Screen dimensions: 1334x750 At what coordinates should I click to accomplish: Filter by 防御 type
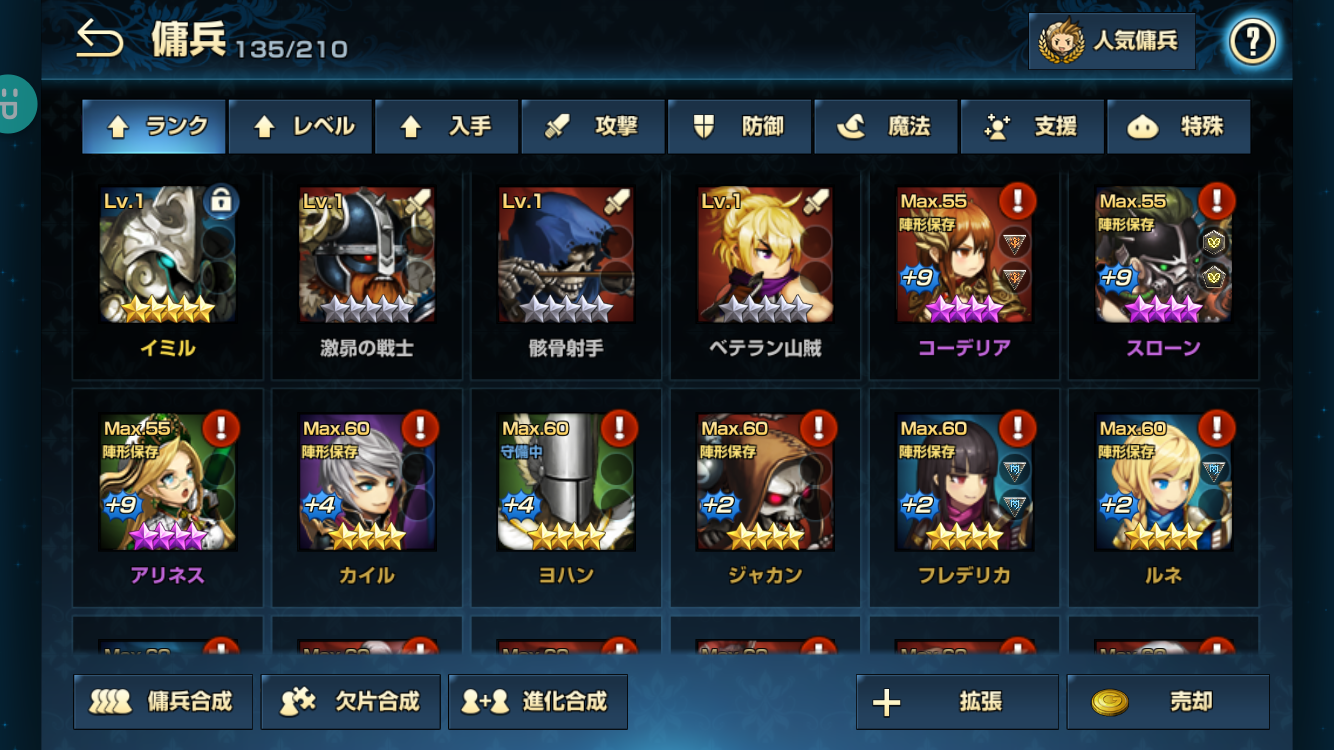[x=740, y=127]
